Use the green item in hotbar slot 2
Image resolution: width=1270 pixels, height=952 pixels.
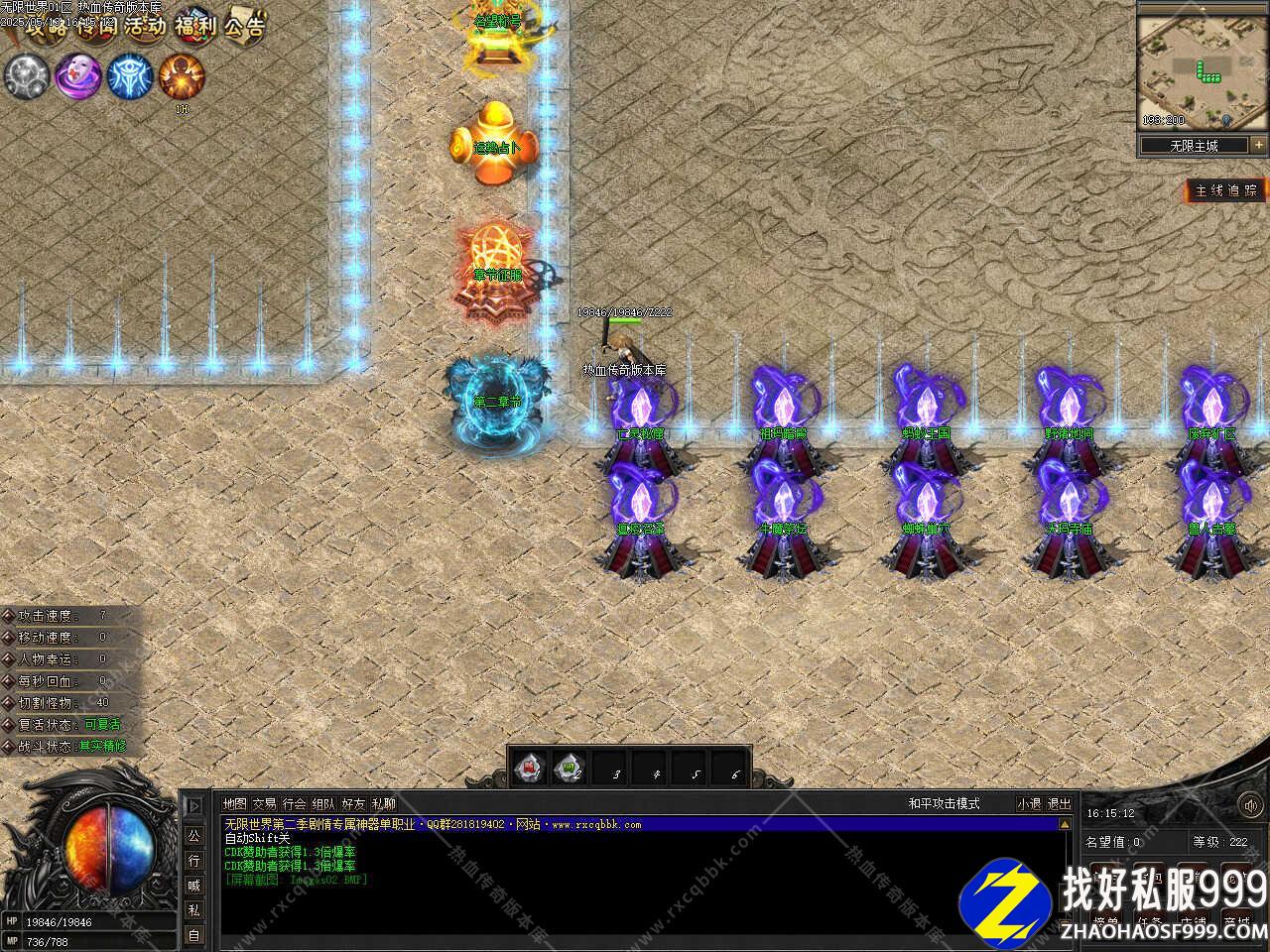(x=571, y=766)
